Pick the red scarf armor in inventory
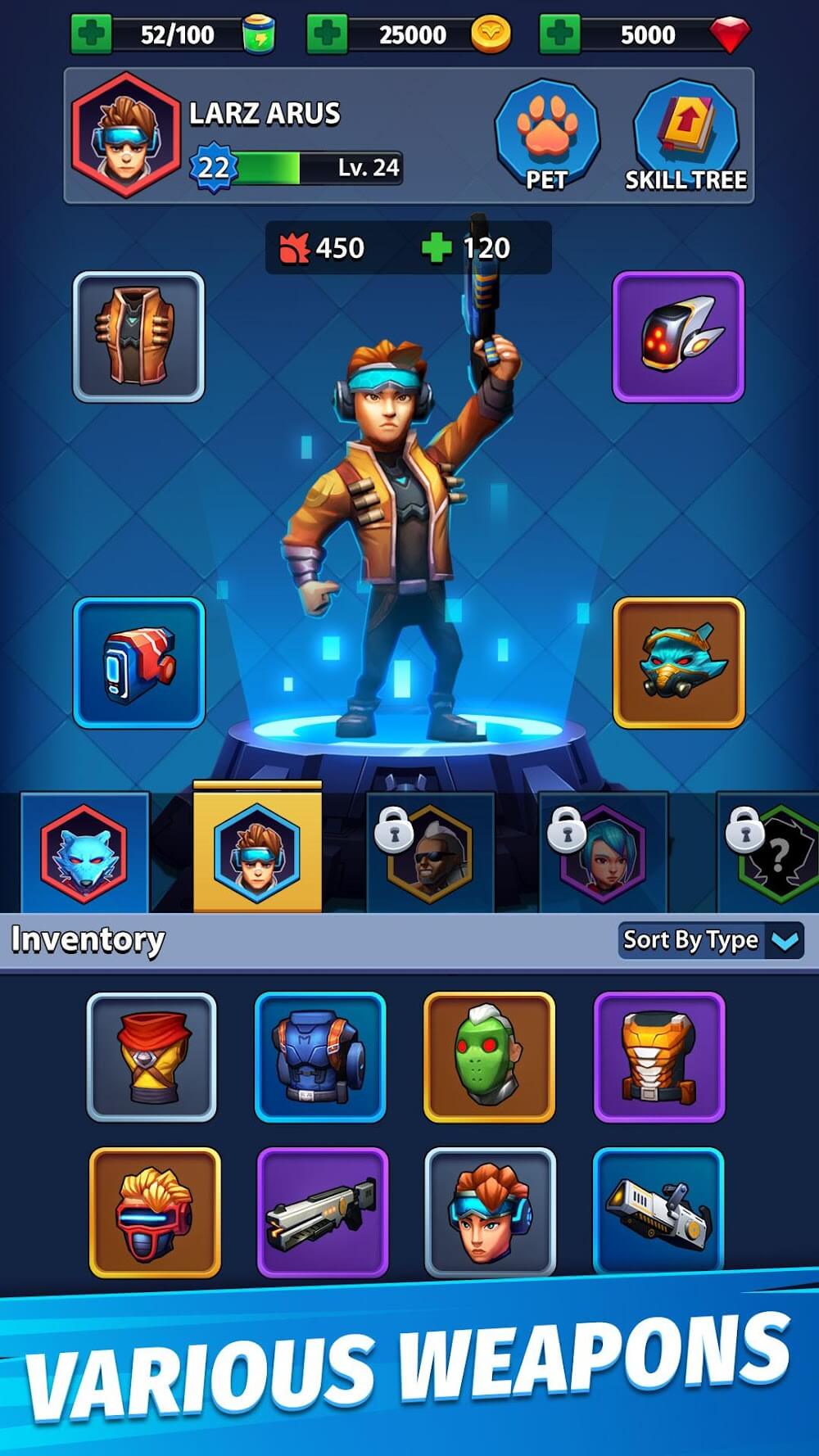The height and width of the screenshot is (1456, 819). [152, 1057]
